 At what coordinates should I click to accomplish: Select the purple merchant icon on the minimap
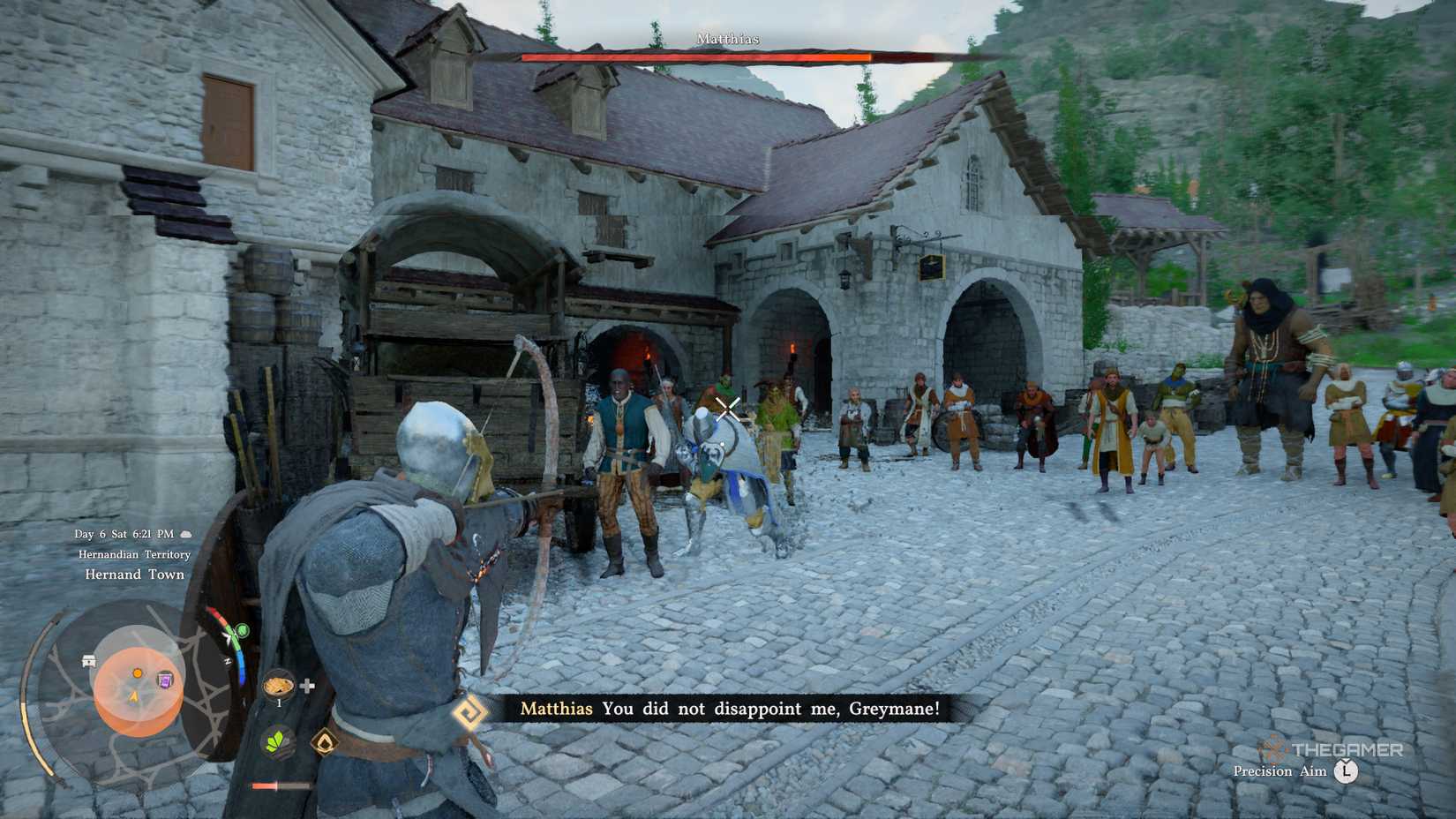(164, 680)
